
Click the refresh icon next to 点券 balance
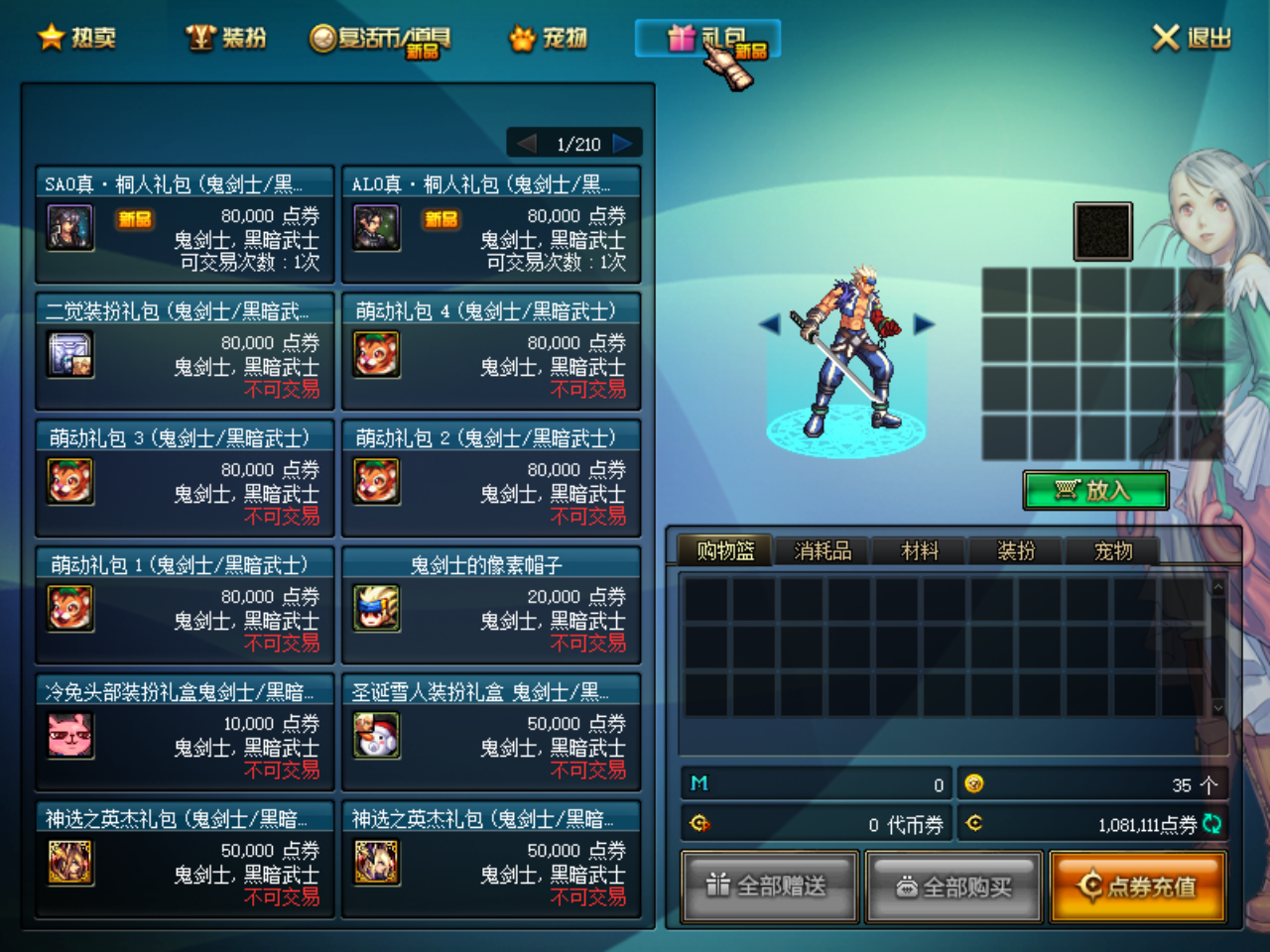click(x=1214, y=823)
